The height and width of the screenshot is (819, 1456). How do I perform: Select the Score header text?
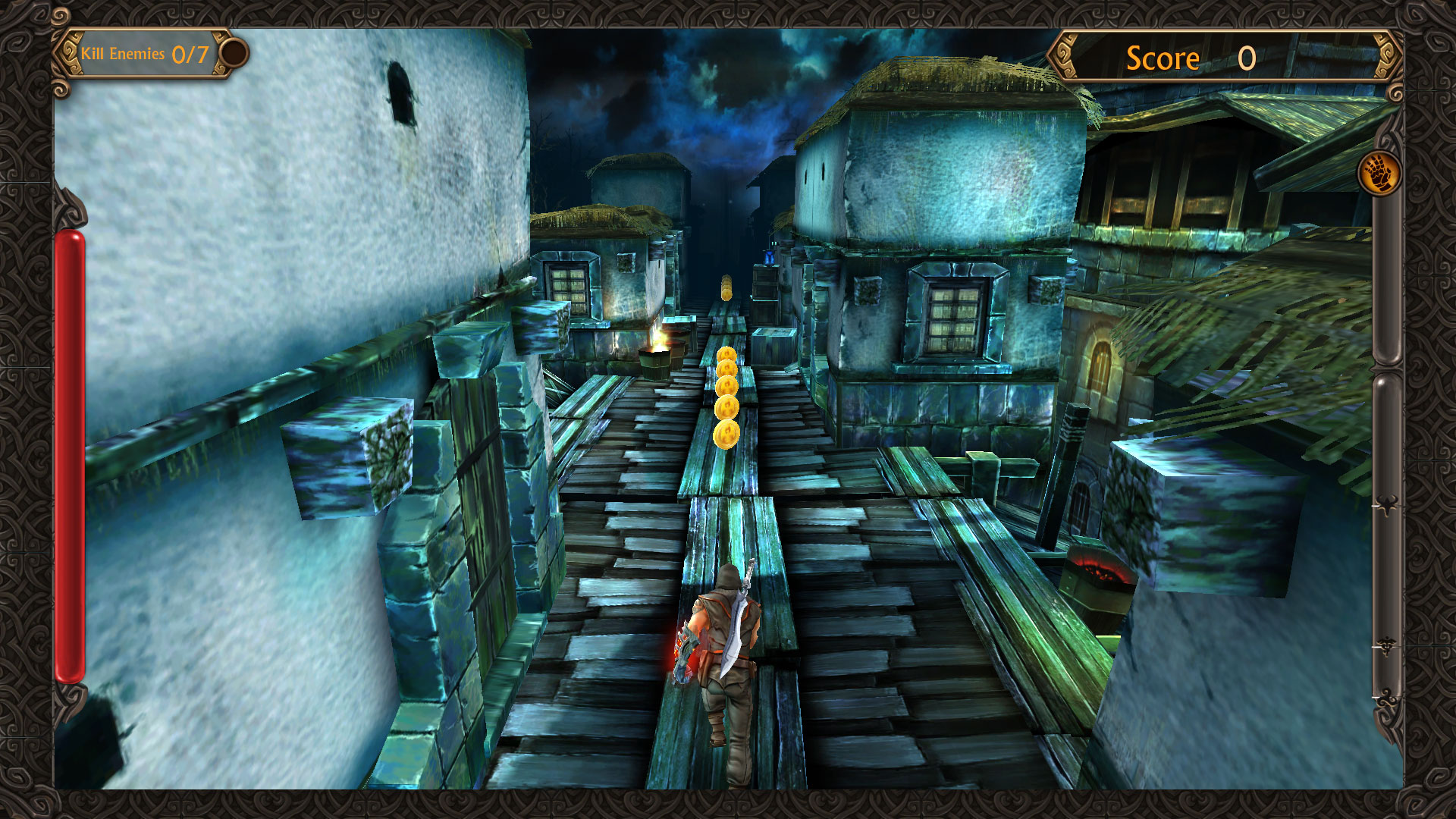pos(1163,57)
